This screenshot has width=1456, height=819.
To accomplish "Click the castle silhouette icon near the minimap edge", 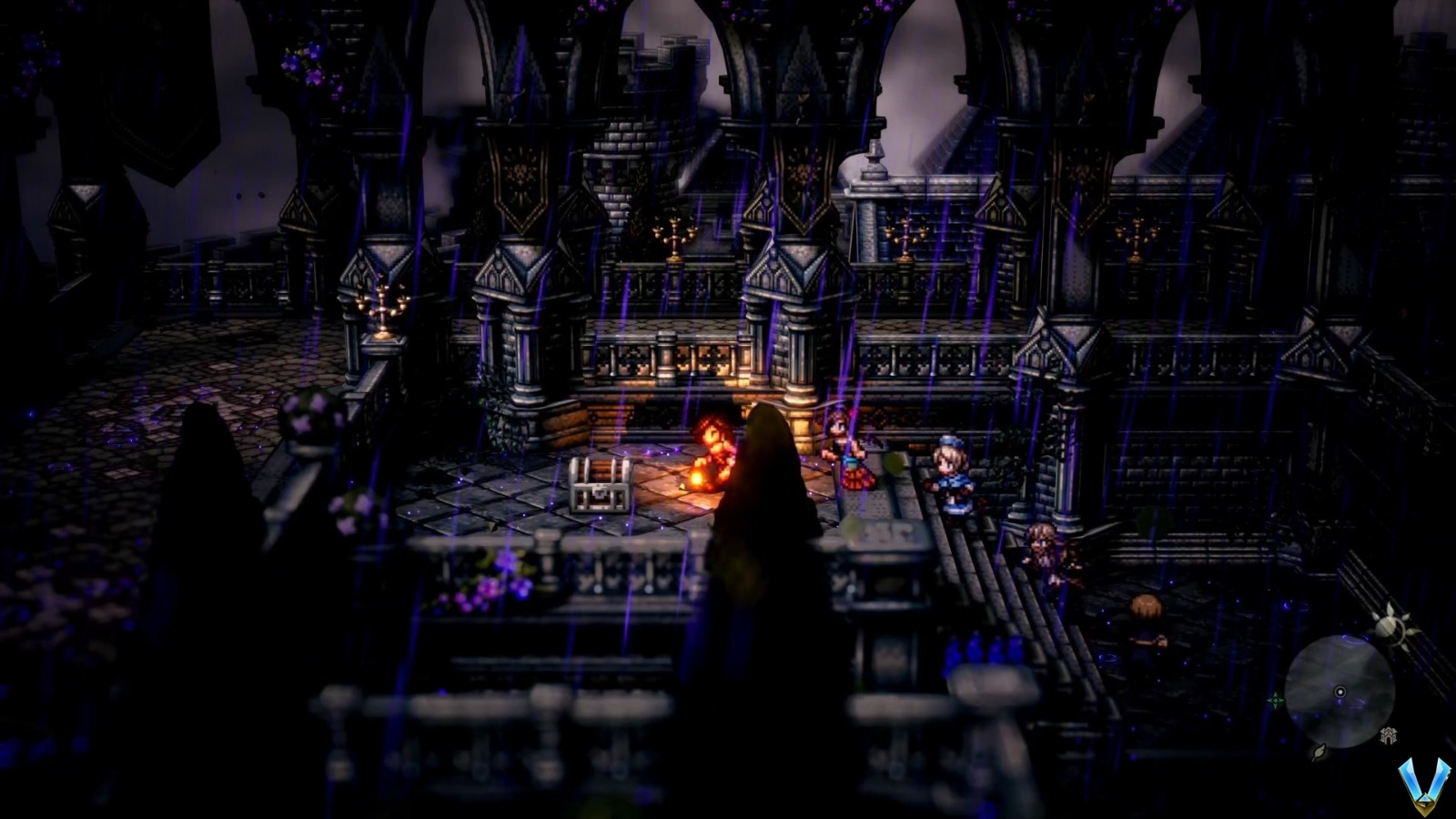I will [1388, 734].
